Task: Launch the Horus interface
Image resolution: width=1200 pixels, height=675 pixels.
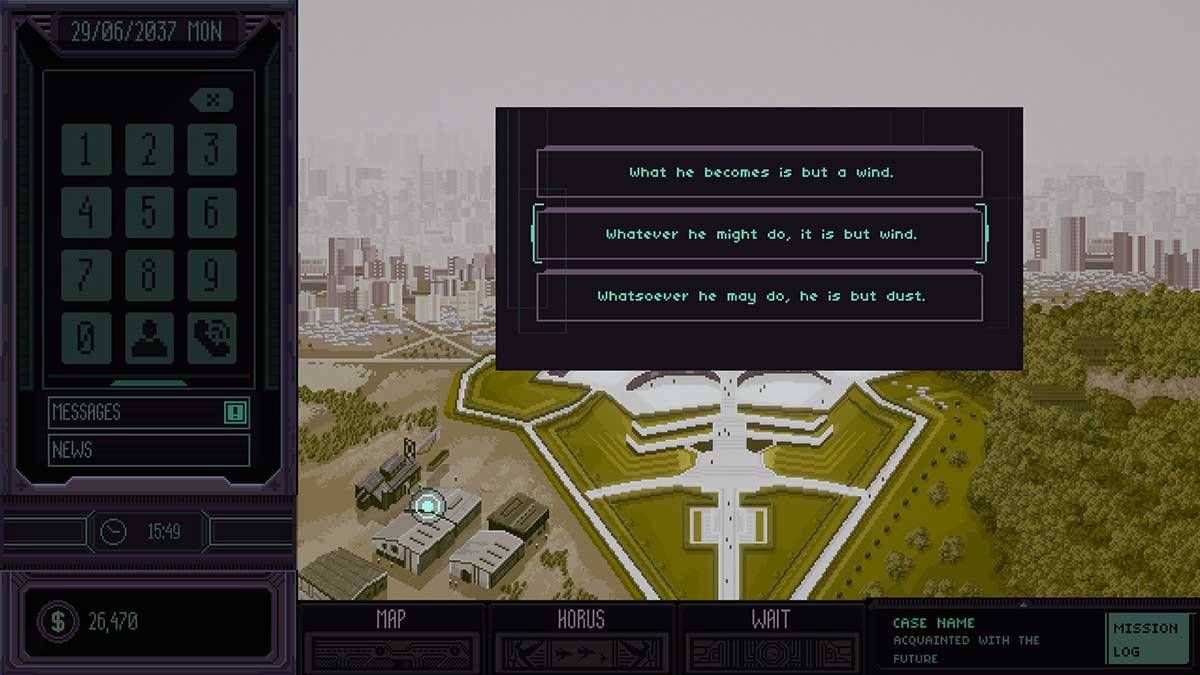Action: coord(581,636)
